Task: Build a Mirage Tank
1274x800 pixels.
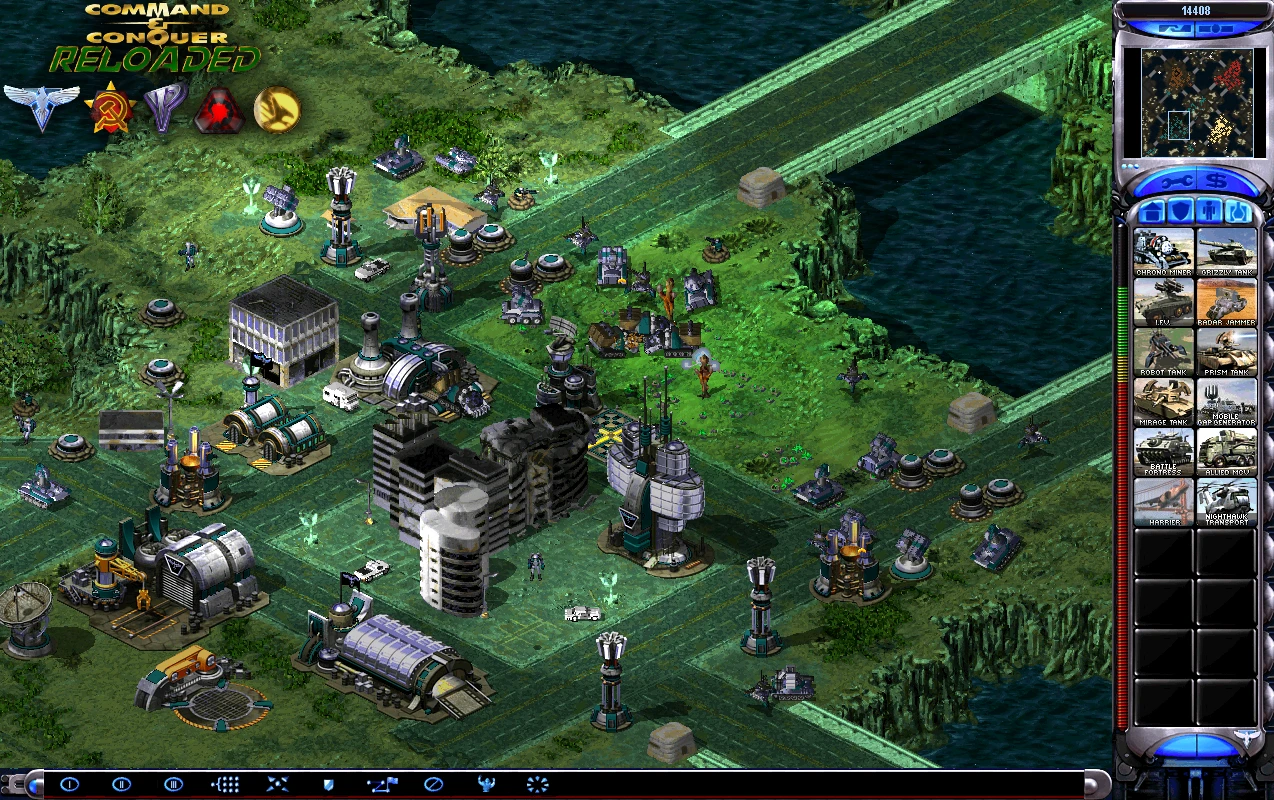Action: 1163,402
